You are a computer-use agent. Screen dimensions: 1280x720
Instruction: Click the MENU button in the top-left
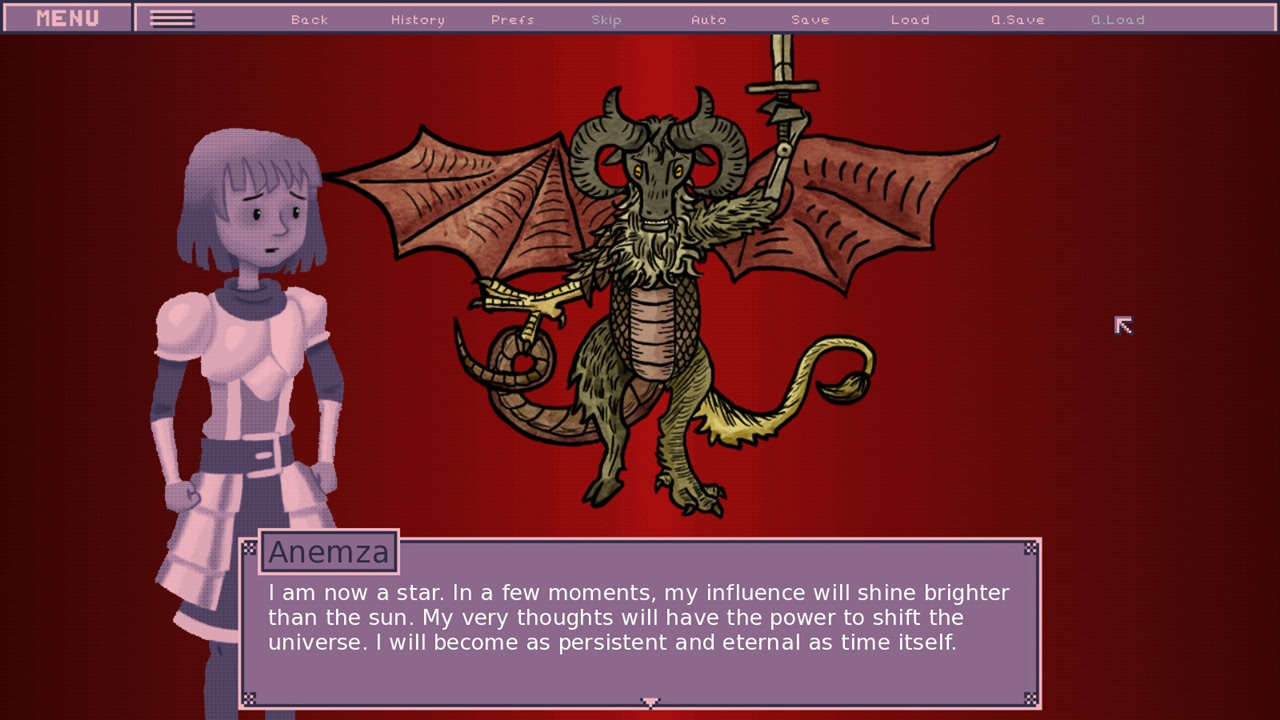[x=65, y=17]
